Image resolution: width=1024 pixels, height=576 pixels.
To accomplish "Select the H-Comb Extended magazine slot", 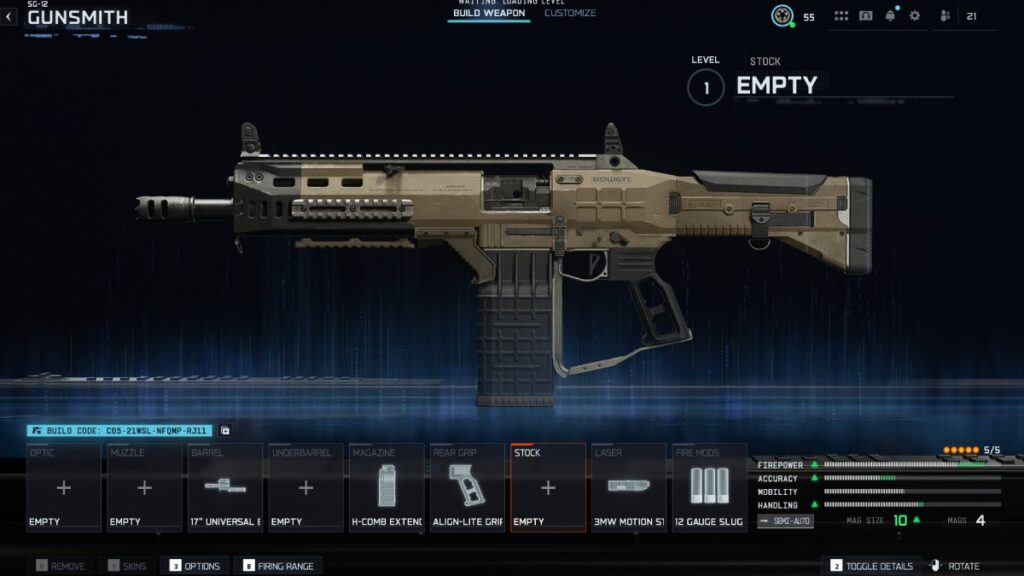I will pos(387,488).
